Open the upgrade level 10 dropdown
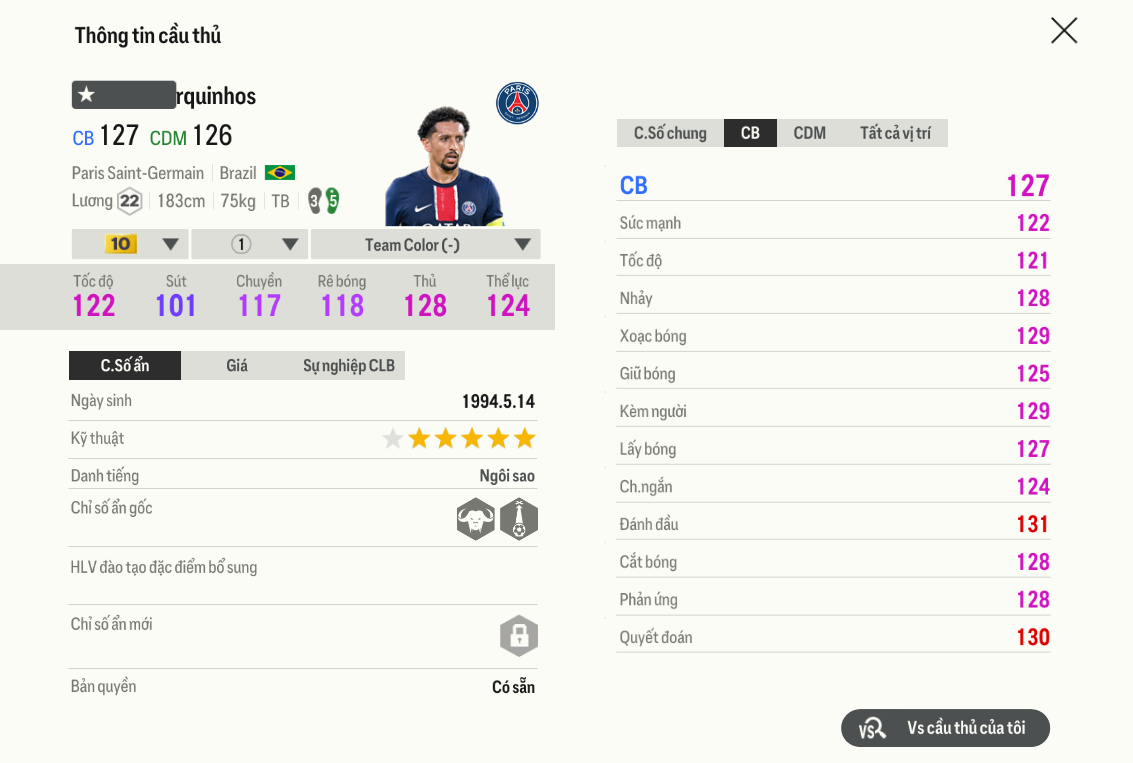 pyautogui.click(x=130, y=244)
